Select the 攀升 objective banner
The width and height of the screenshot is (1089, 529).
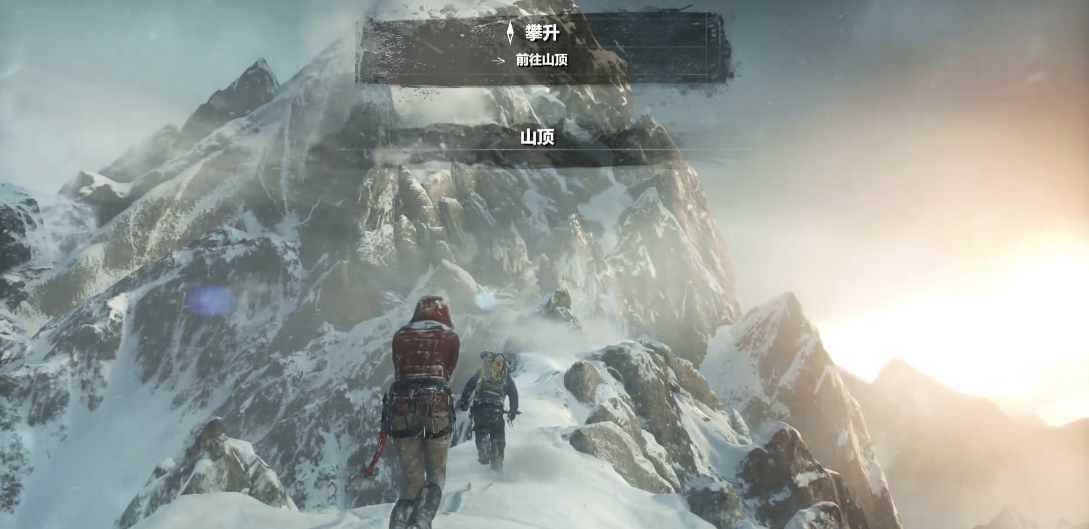(543, 46)
